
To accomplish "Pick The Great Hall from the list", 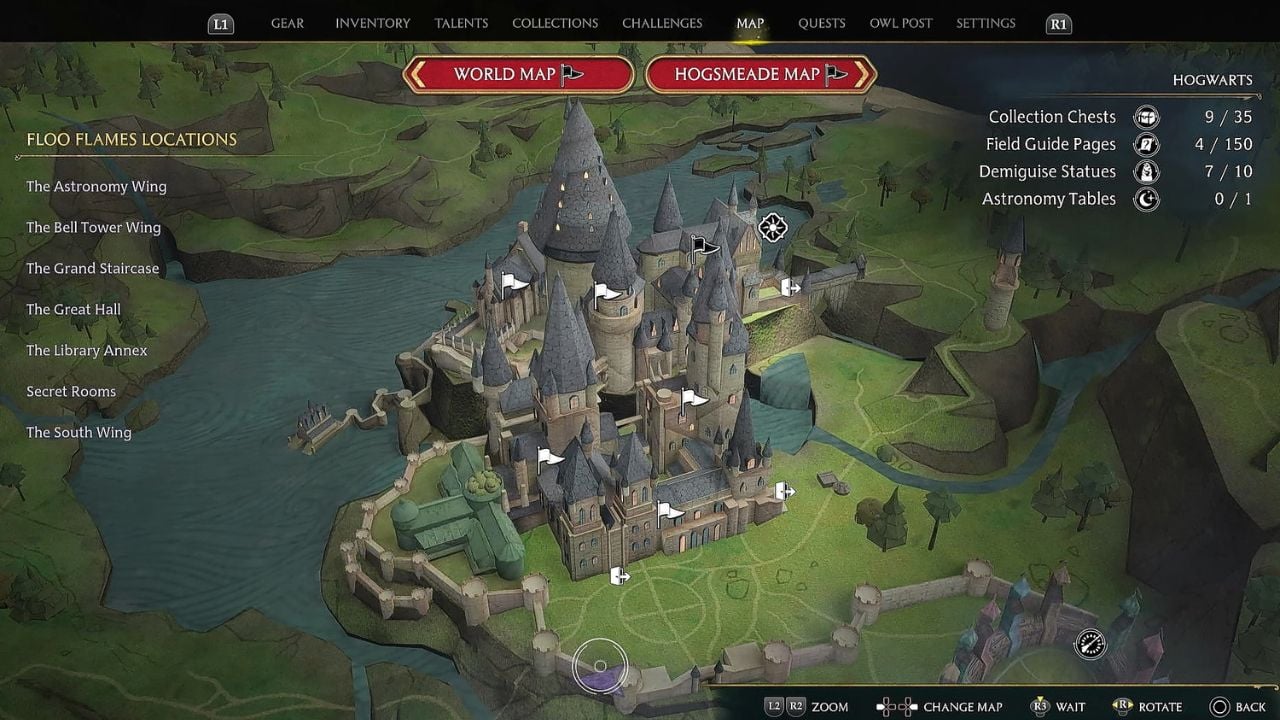I will pyautogui.click(x=73, y=310).
